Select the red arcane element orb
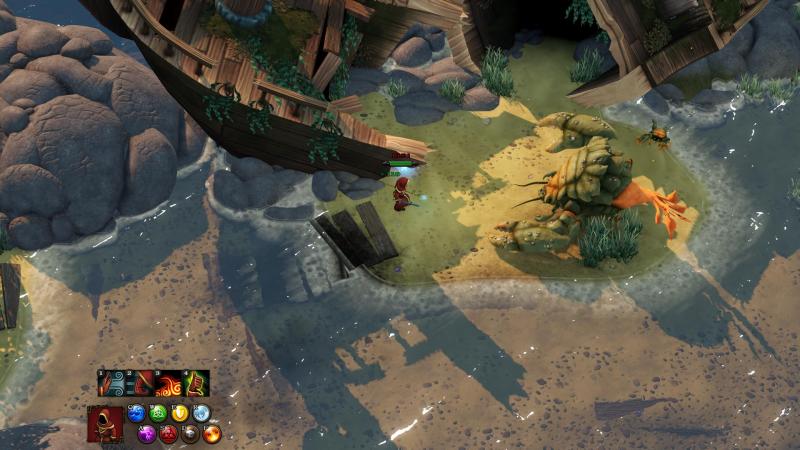Screen dimensions: 800x450 tap(168, 434)
